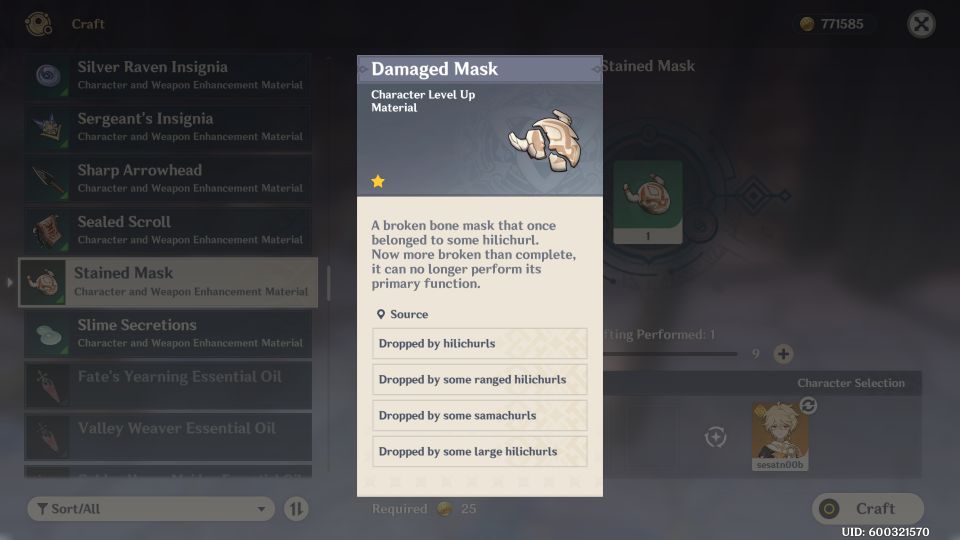Select the Stained Mask recipe
This screenshot has height=540, width=960.
click(168, 282)
